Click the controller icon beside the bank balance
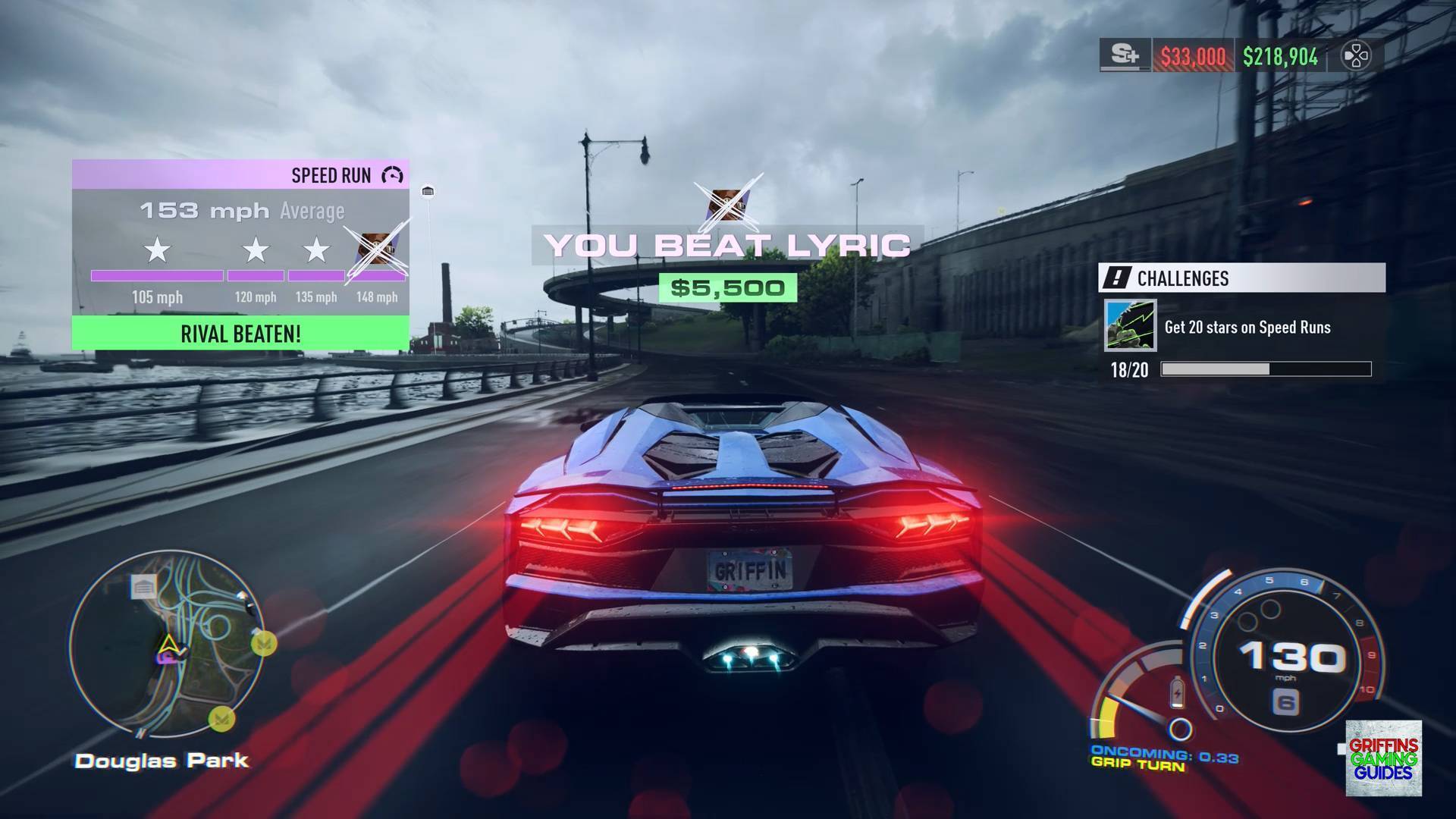This screenshot has height=819, width=1456. 1356,56
